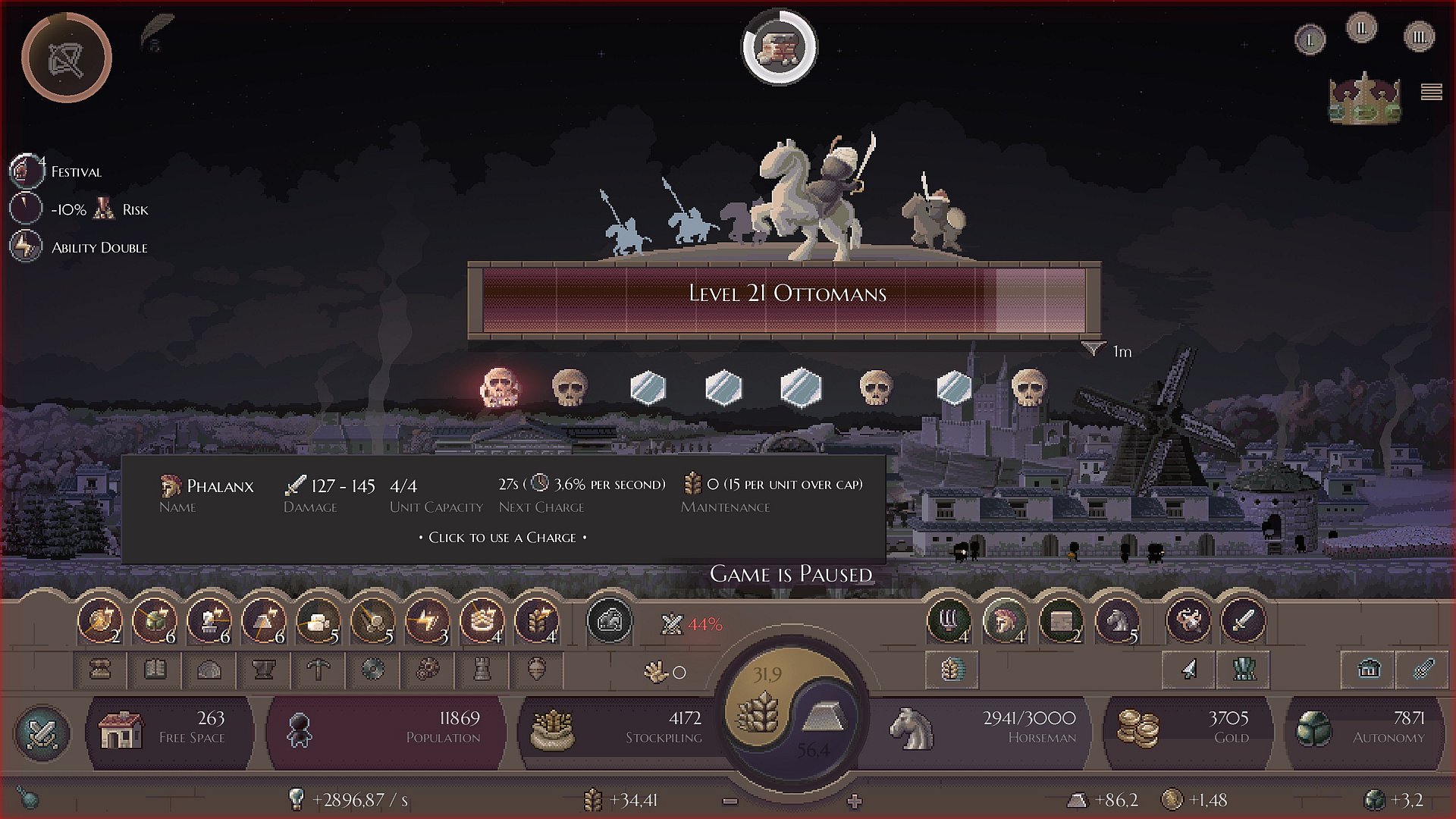The image size is (1456, 819).
Task: Activate the lightning bolt boost ability
Action: pos(427,622)
